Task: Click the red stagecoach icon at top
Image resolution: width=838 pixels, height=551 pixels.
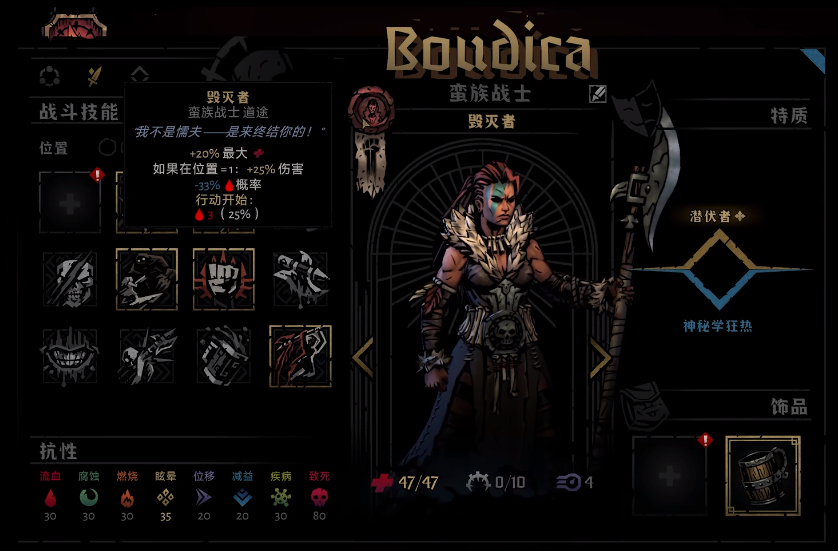Action: click(x=73, y=24)
